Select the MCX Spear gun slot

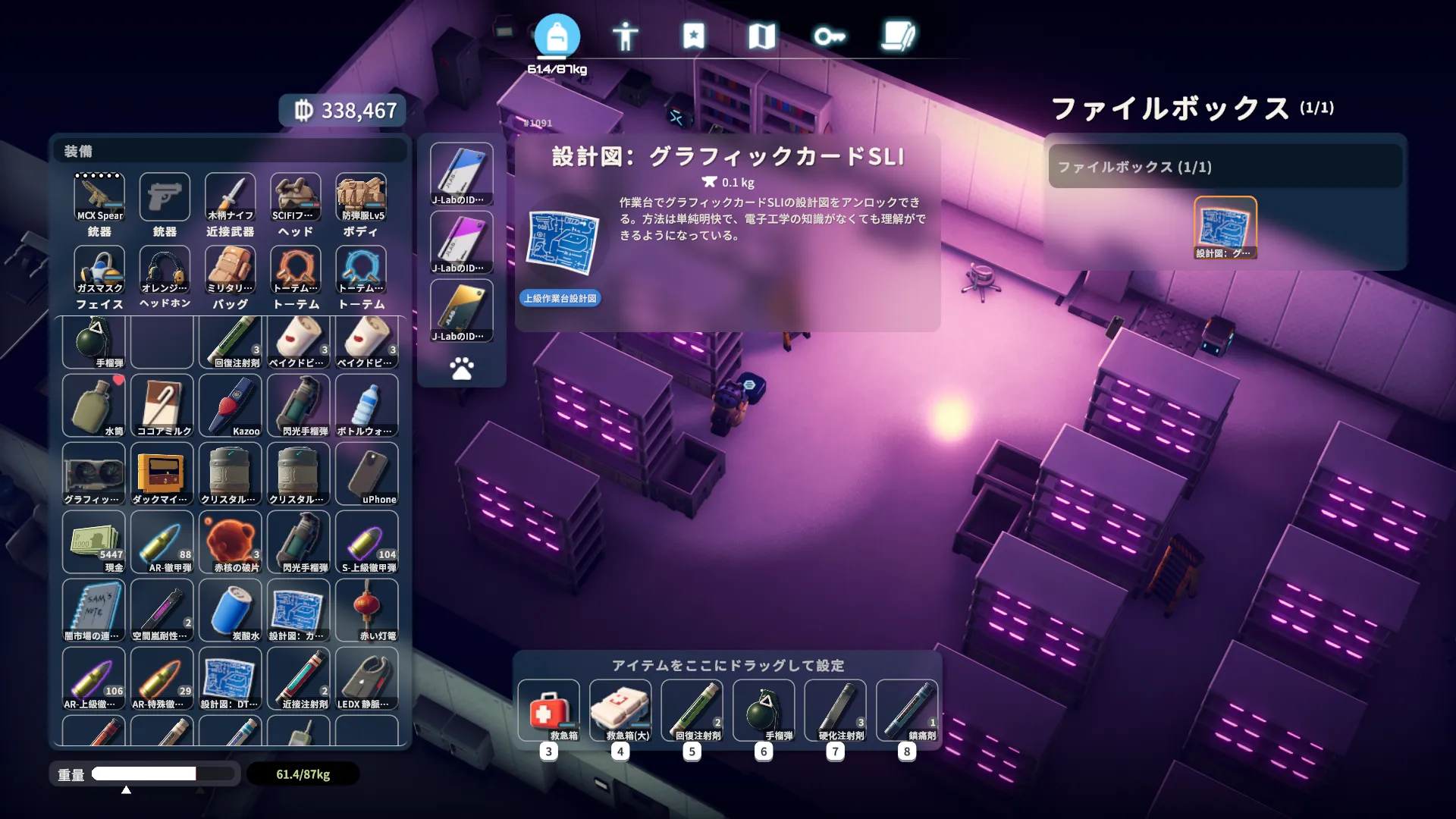pyautogui.click(x=99, y=196)
